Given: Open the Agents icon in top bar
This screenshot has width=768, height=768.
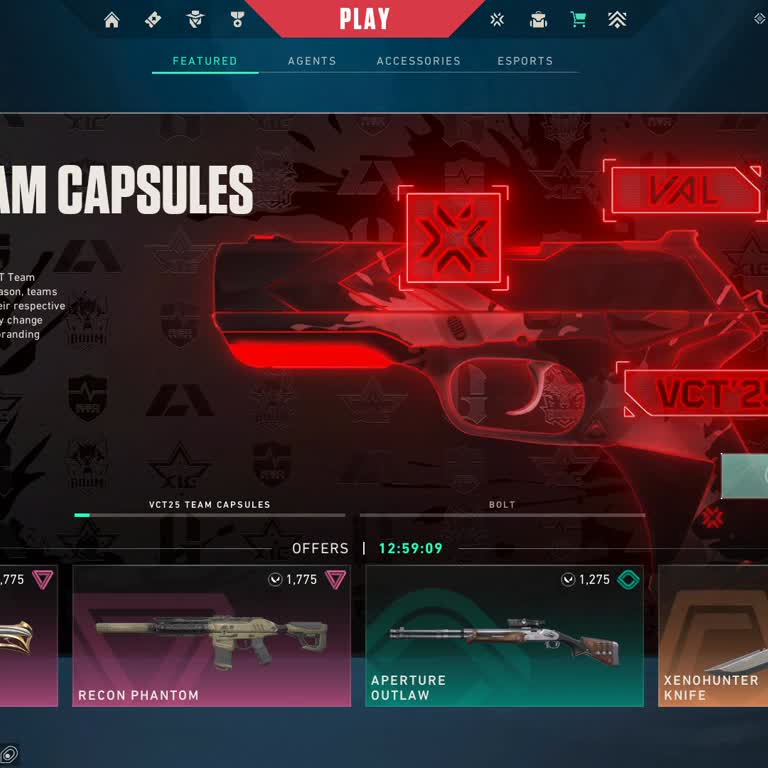Looking at the screenshot, I should pos(195,20).
